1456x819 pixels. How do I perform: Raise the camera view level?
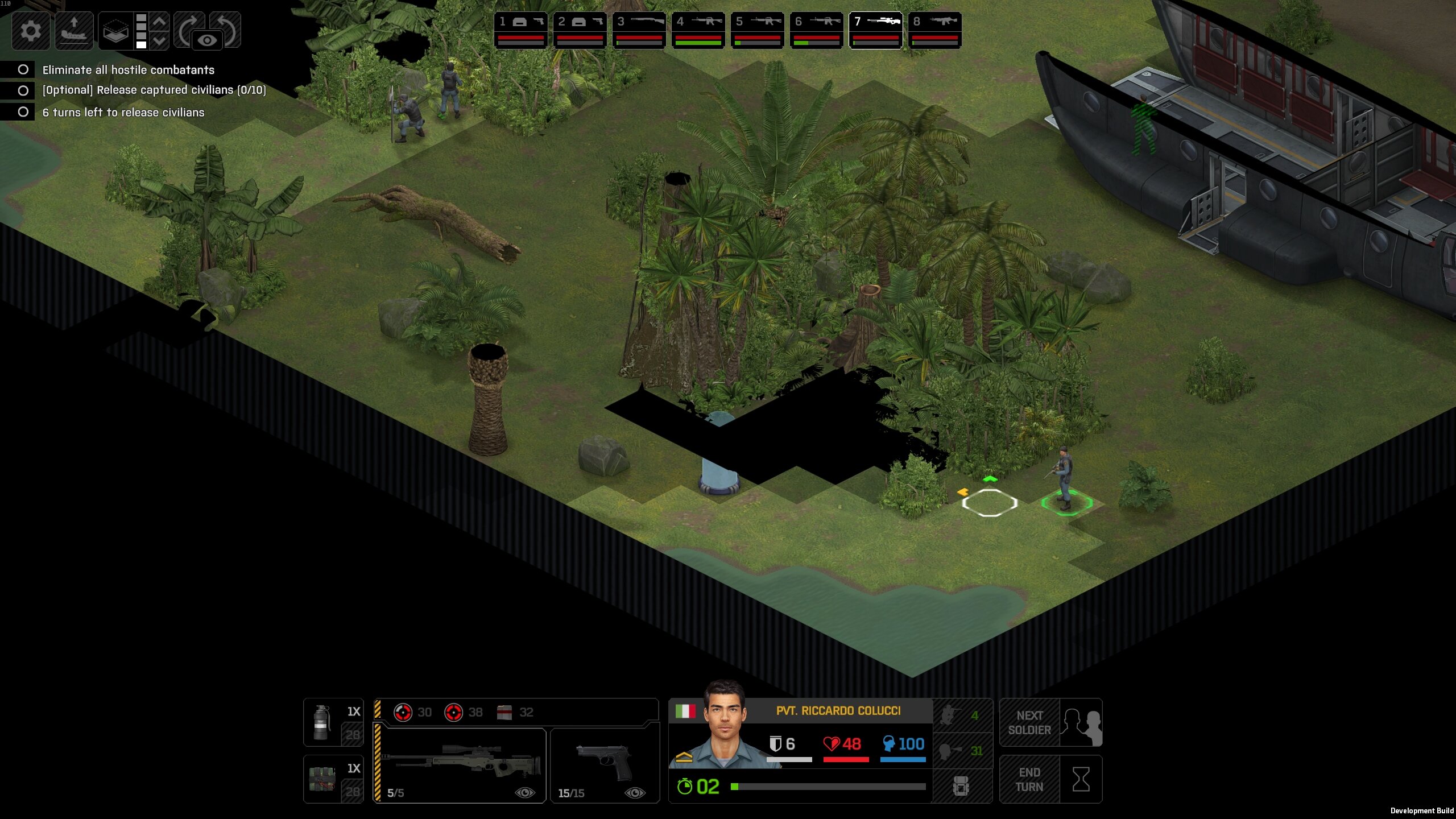[160, 22]
